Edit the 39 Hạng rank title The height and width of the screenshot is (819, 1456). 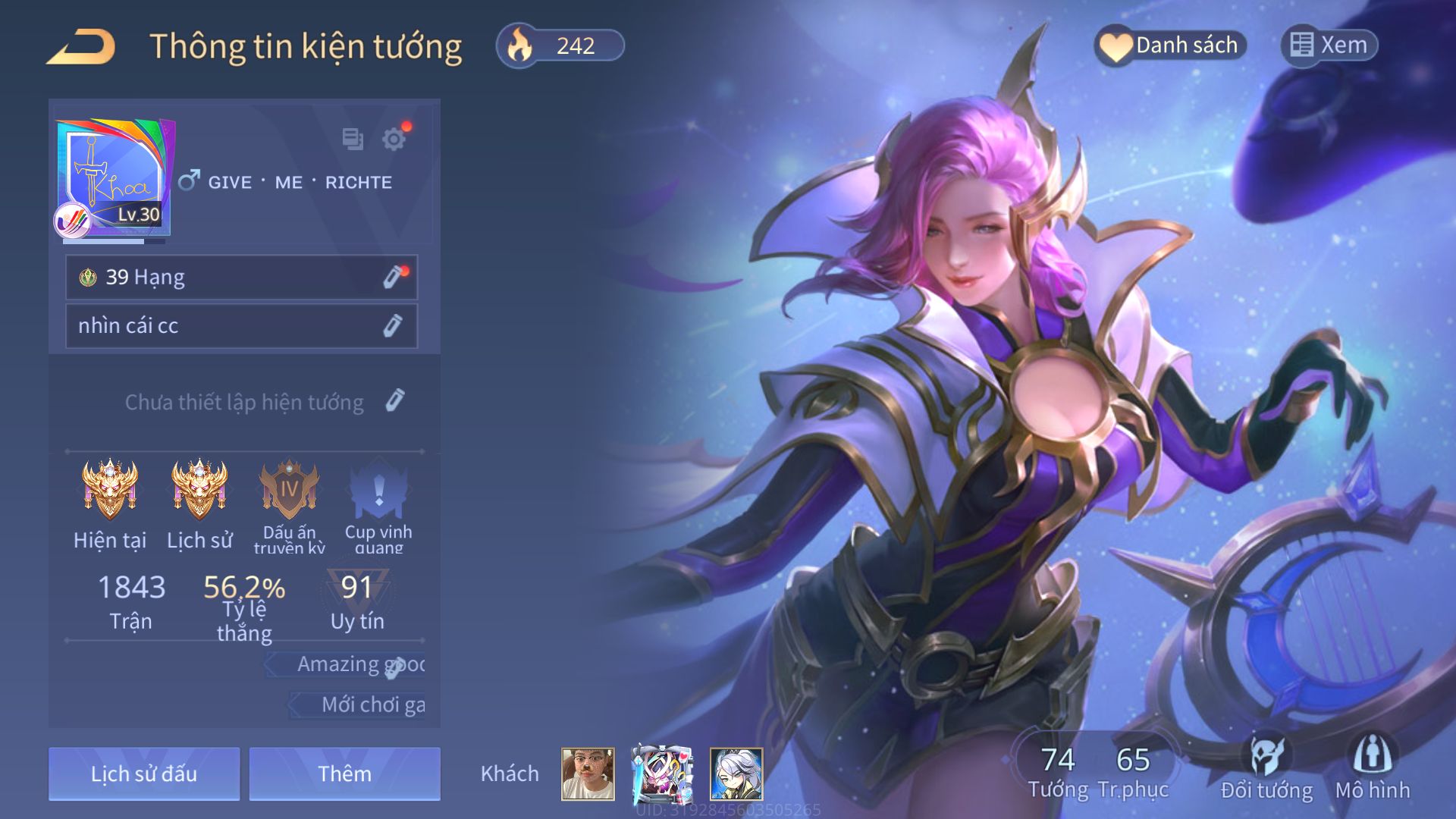pyautogui.click(x=393, y=278)
